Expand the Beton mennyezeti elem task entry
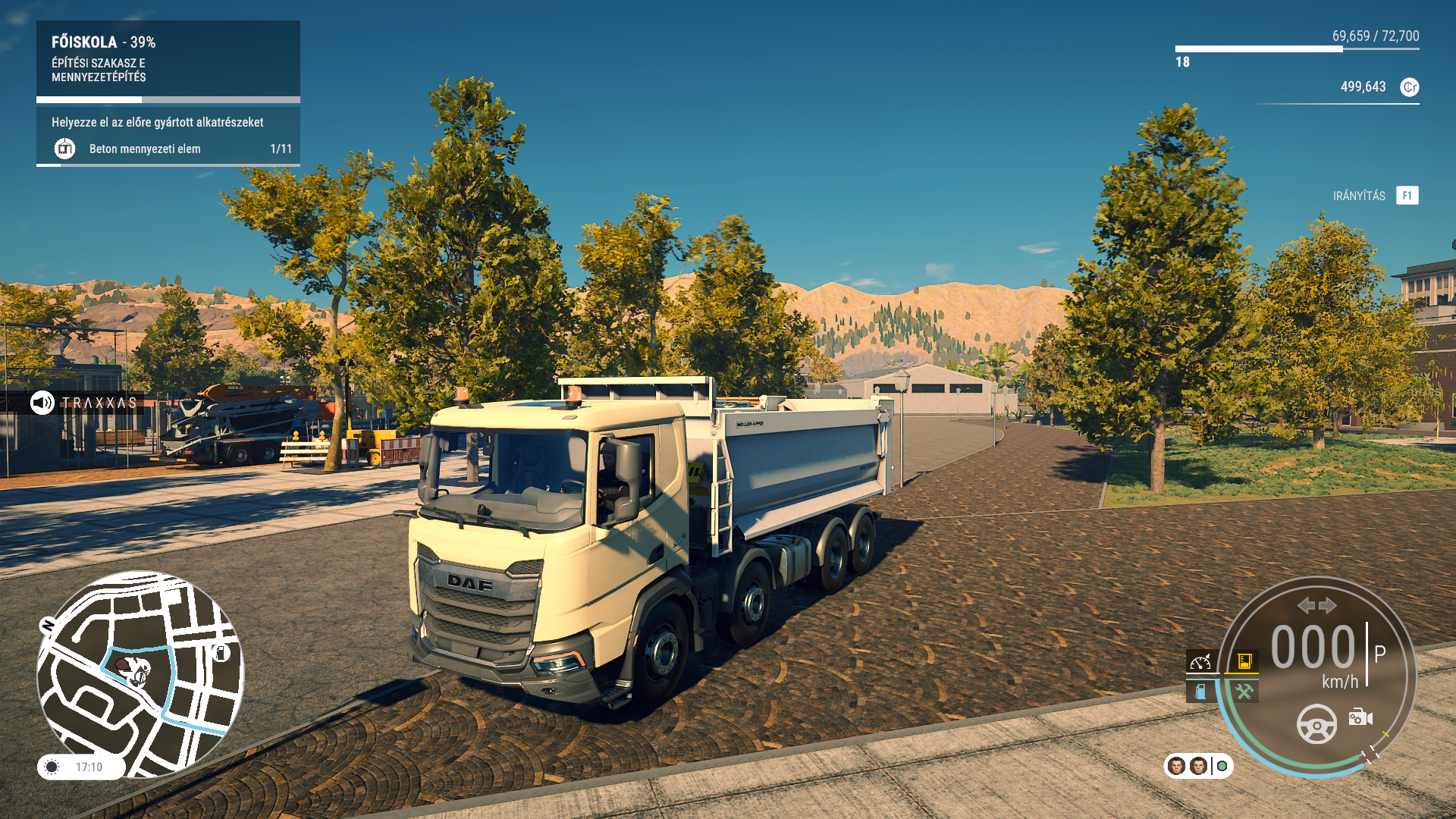 (x=144, y=149)
